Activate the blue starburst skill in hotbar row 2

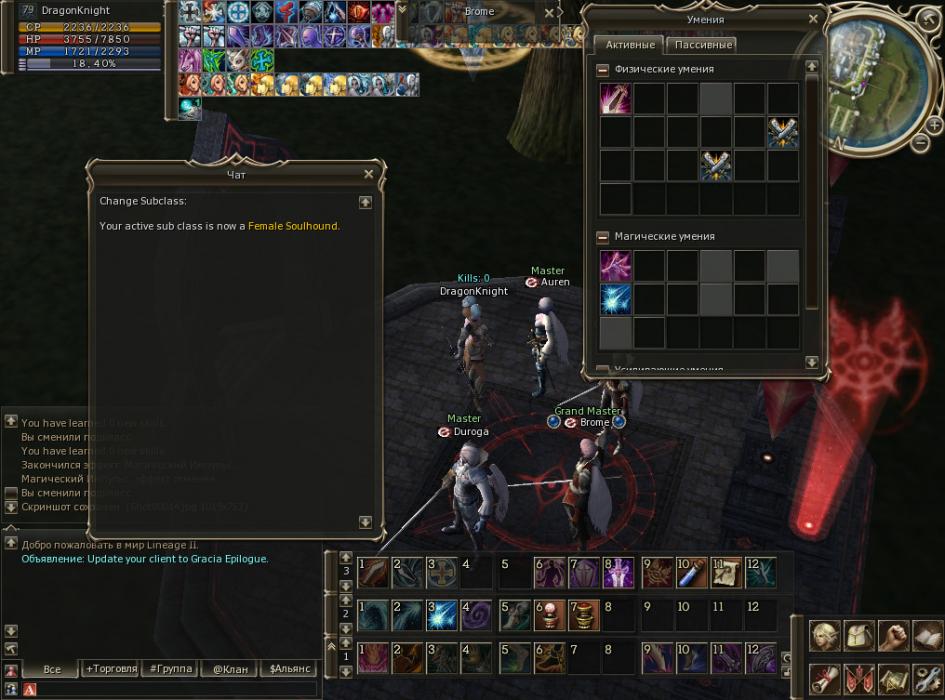pyautogui.click(x=443, y=614)
